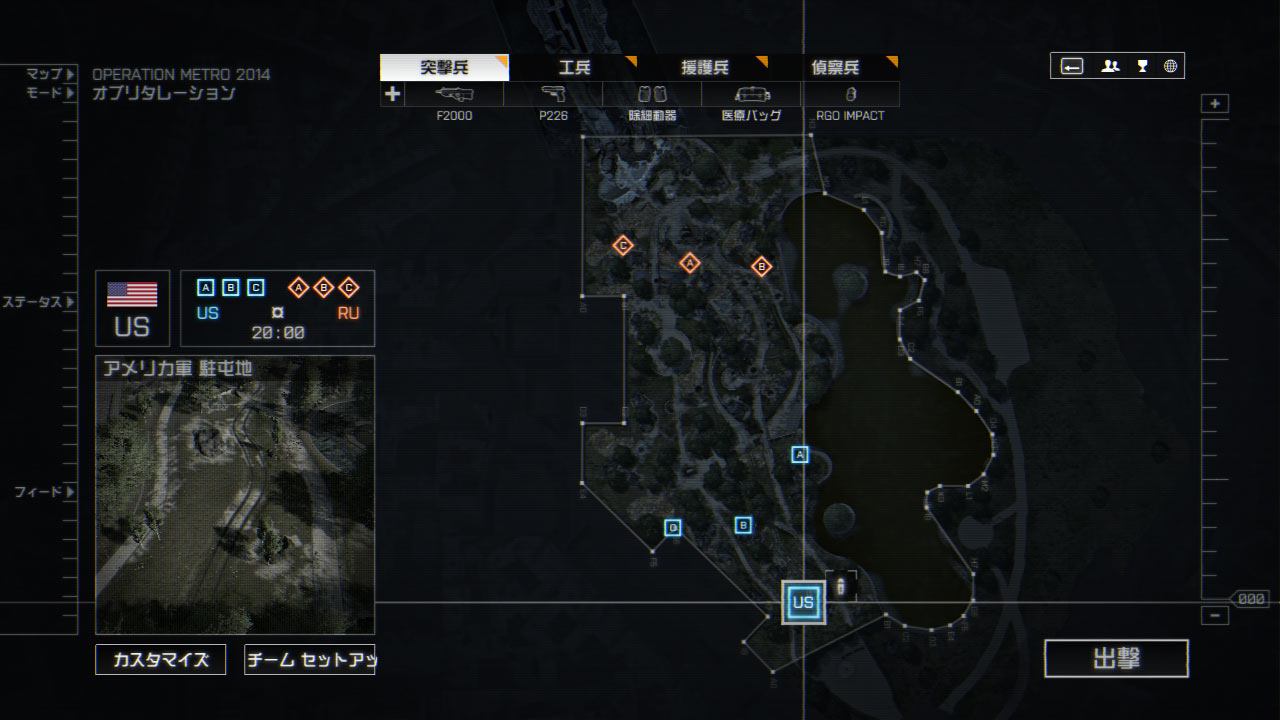
Task: Open the チーム セットアップ button
Action: tap(309, 660)
